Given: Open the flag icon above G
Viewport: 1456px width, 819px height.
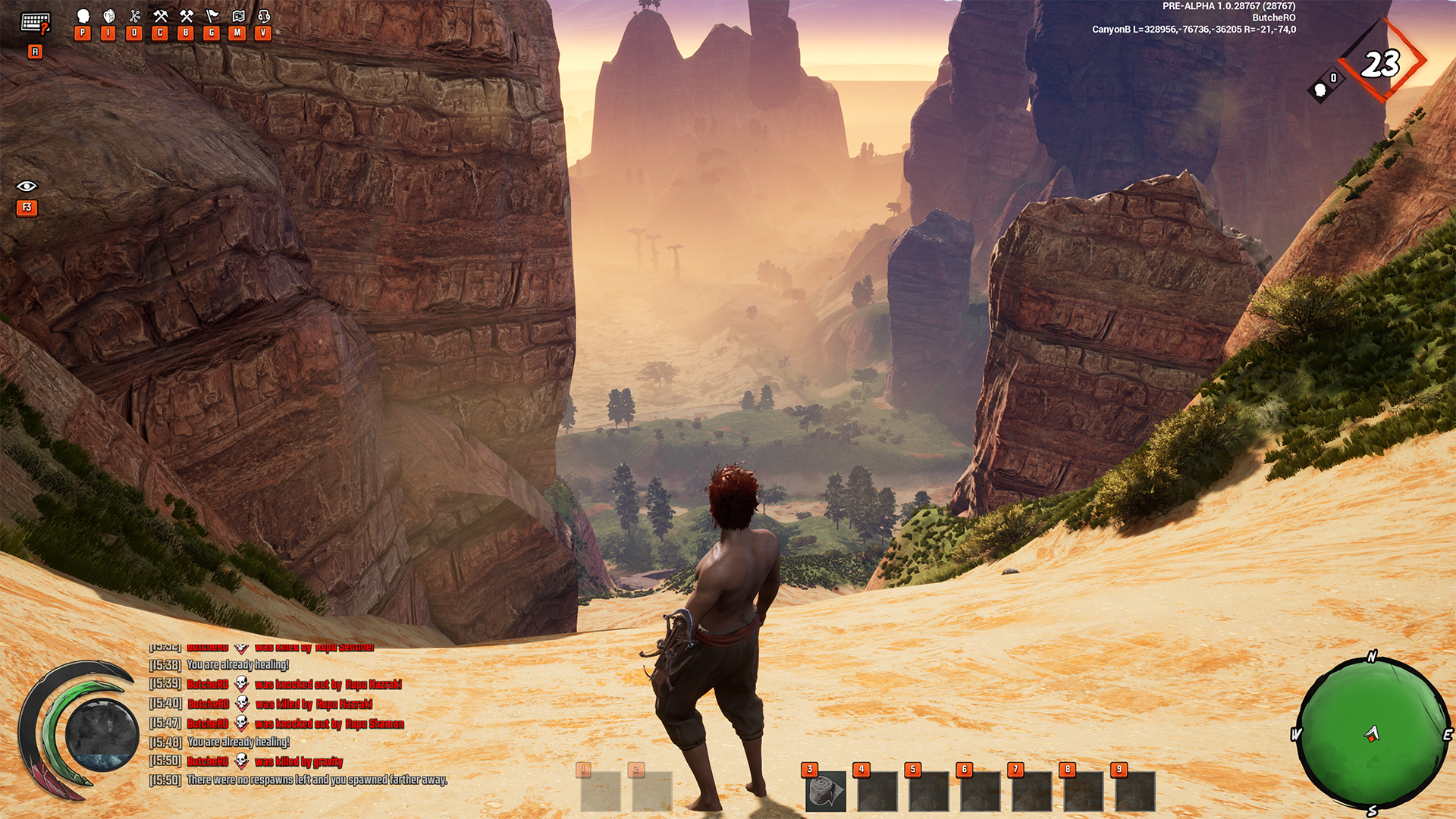Looking at the screenshot, I should coord(212,16).
